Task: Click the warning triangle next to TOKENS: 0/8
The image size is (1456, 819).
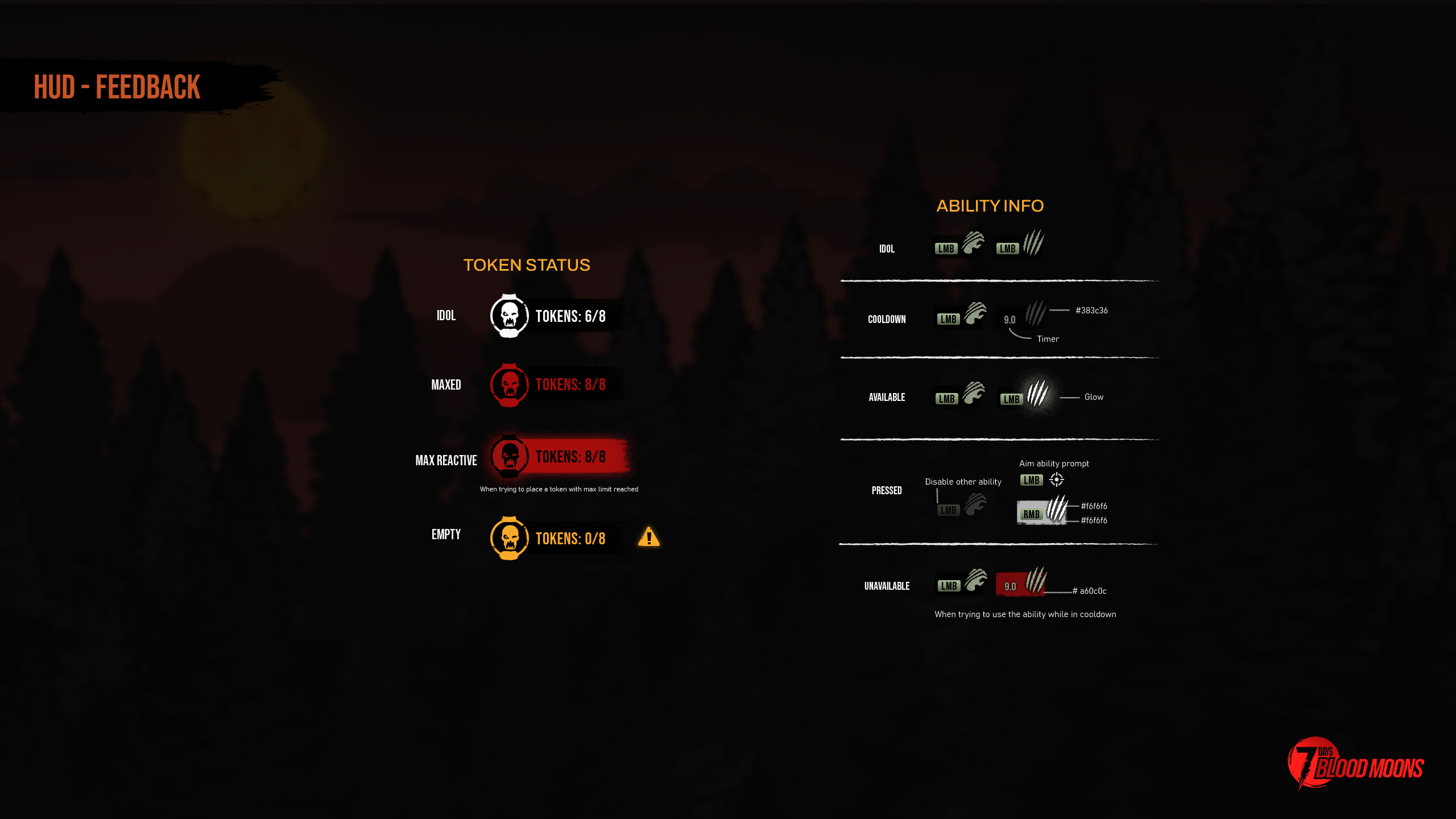Action: pos(648,537)
